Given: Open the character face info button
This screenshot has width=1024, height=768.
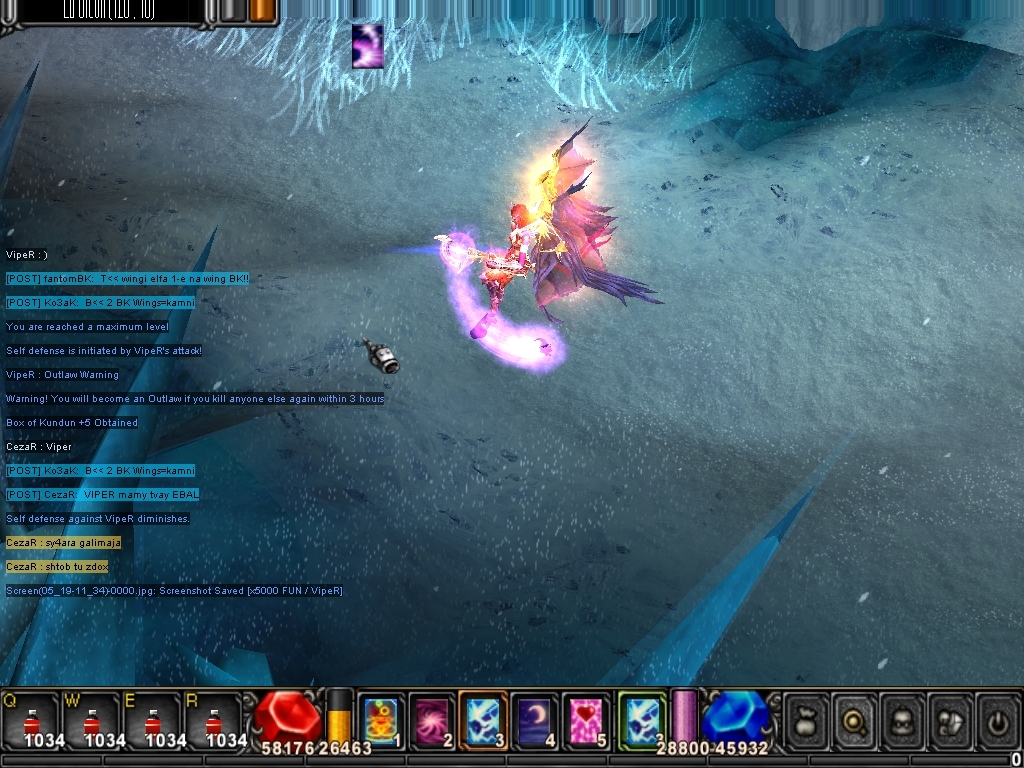Looking at the screenshot, I should coord(903,718).
